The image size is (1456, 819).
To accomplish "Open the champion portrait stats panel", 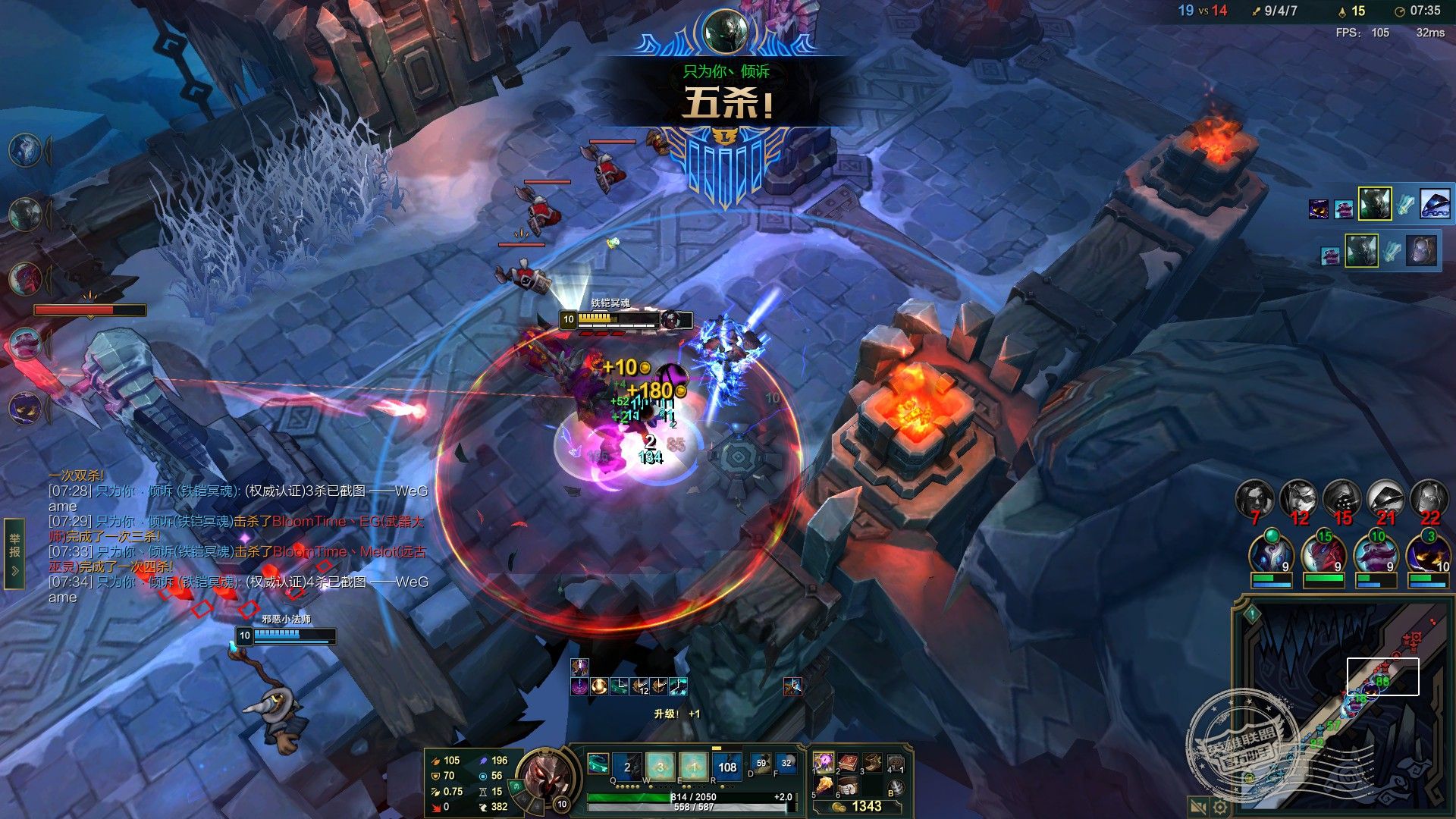I will pos(543,776).
